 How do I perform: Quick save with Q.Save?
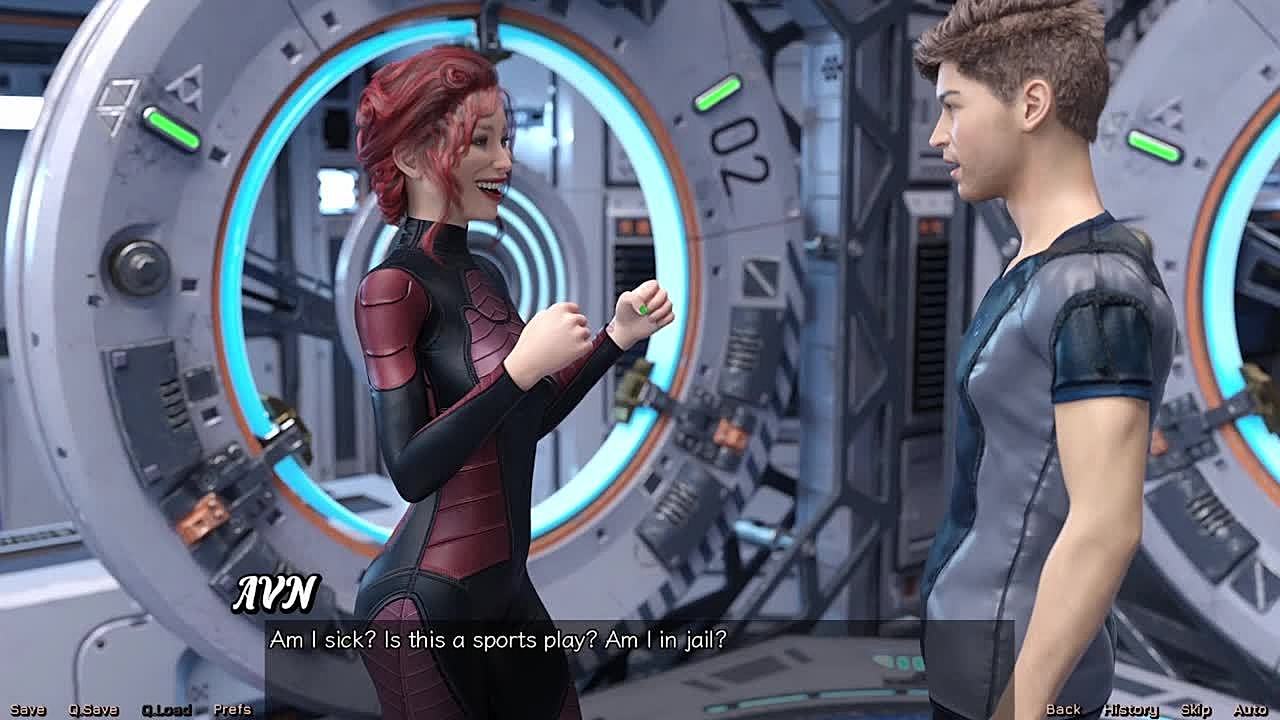point(93,710)
